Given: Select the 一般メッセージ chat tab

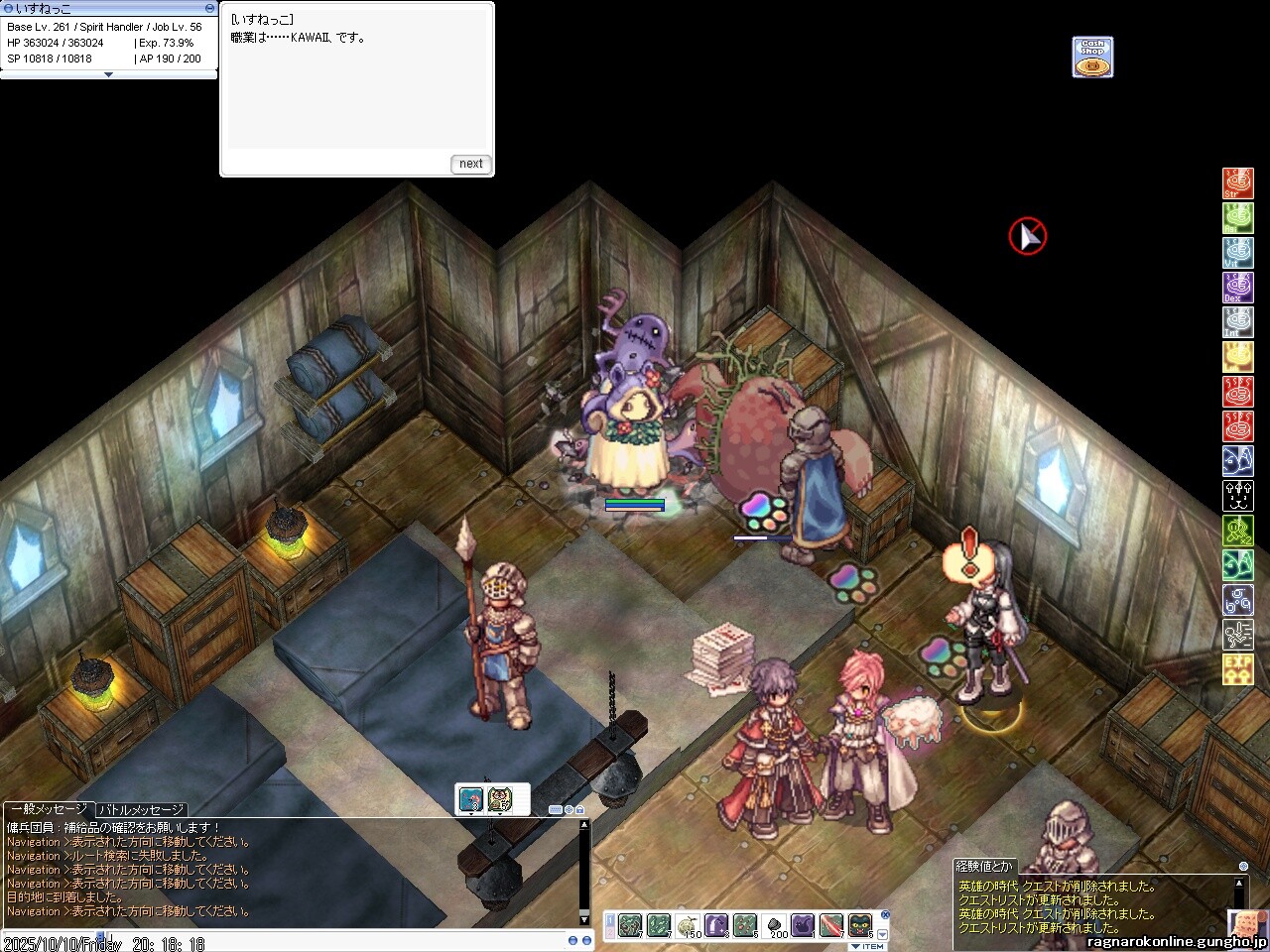Looking at the screenshot, I should click(49, 810).
